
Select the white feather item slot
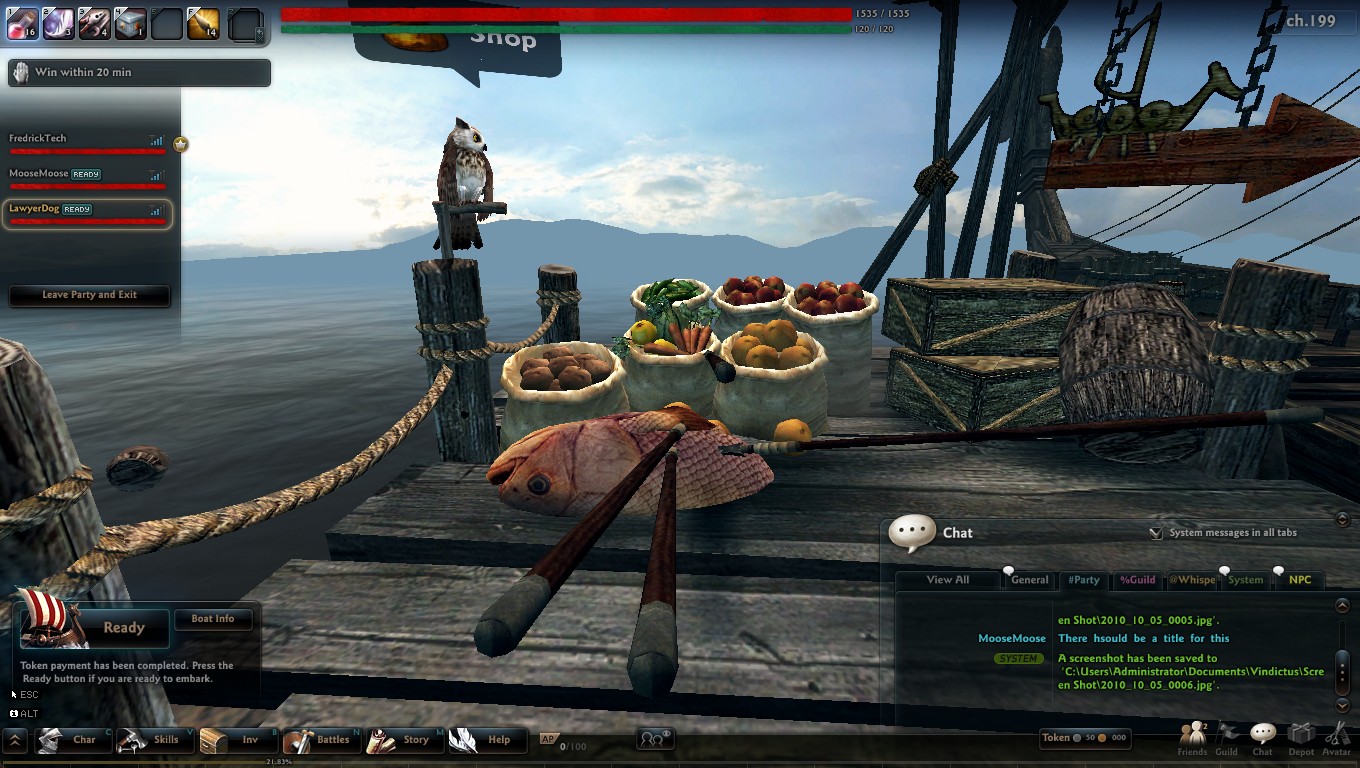[x=59, y=23]
